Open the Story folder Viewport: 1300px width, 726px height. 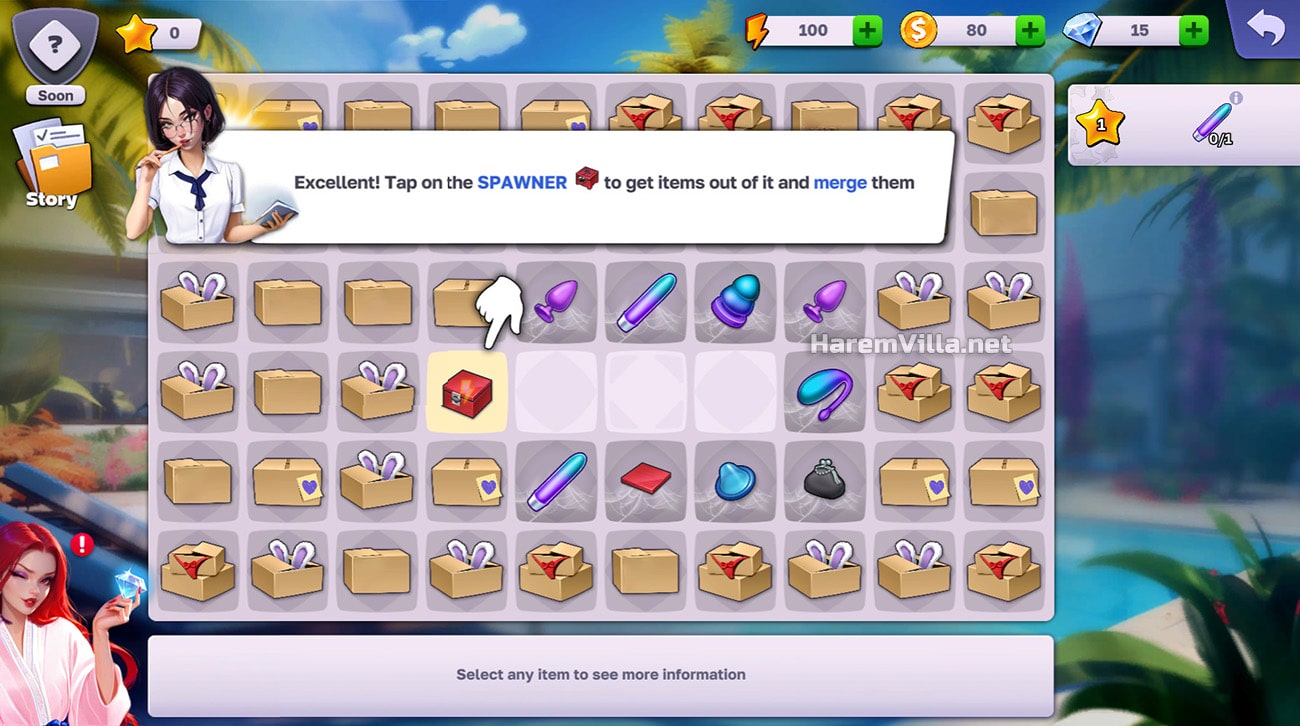52,164
